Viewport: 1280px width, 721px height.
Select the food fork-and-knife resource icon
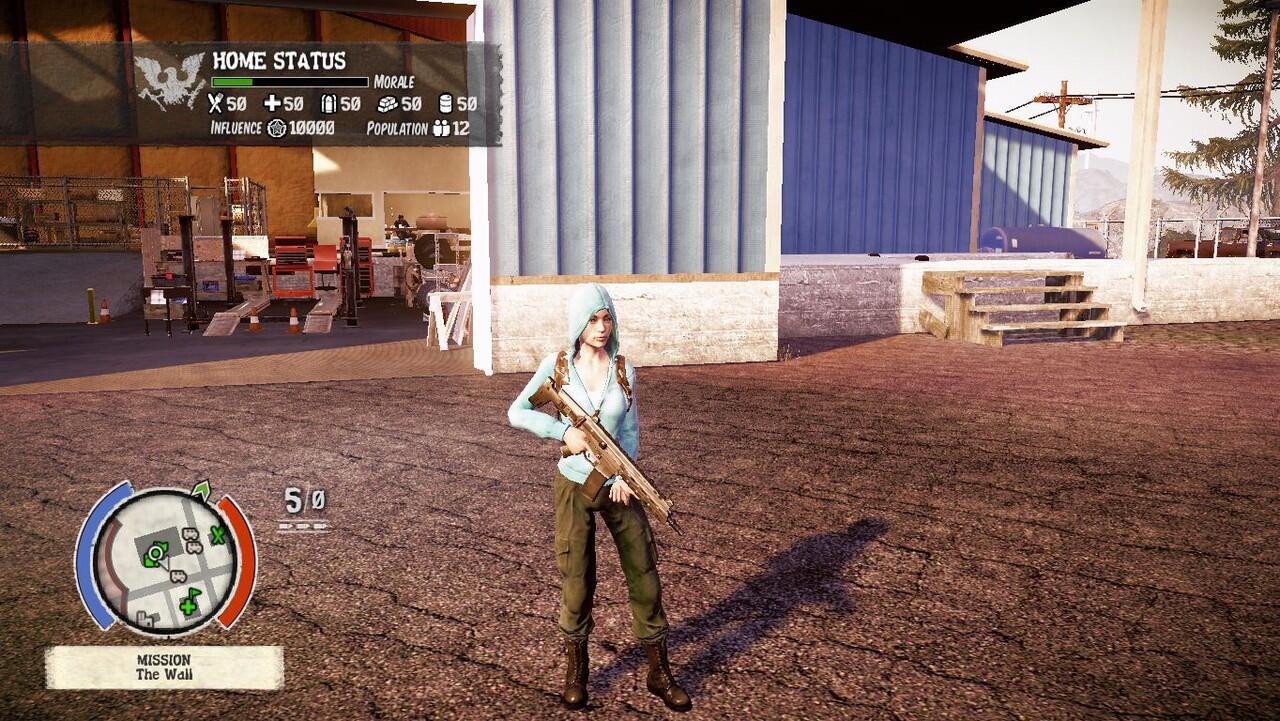pos(215,103)
